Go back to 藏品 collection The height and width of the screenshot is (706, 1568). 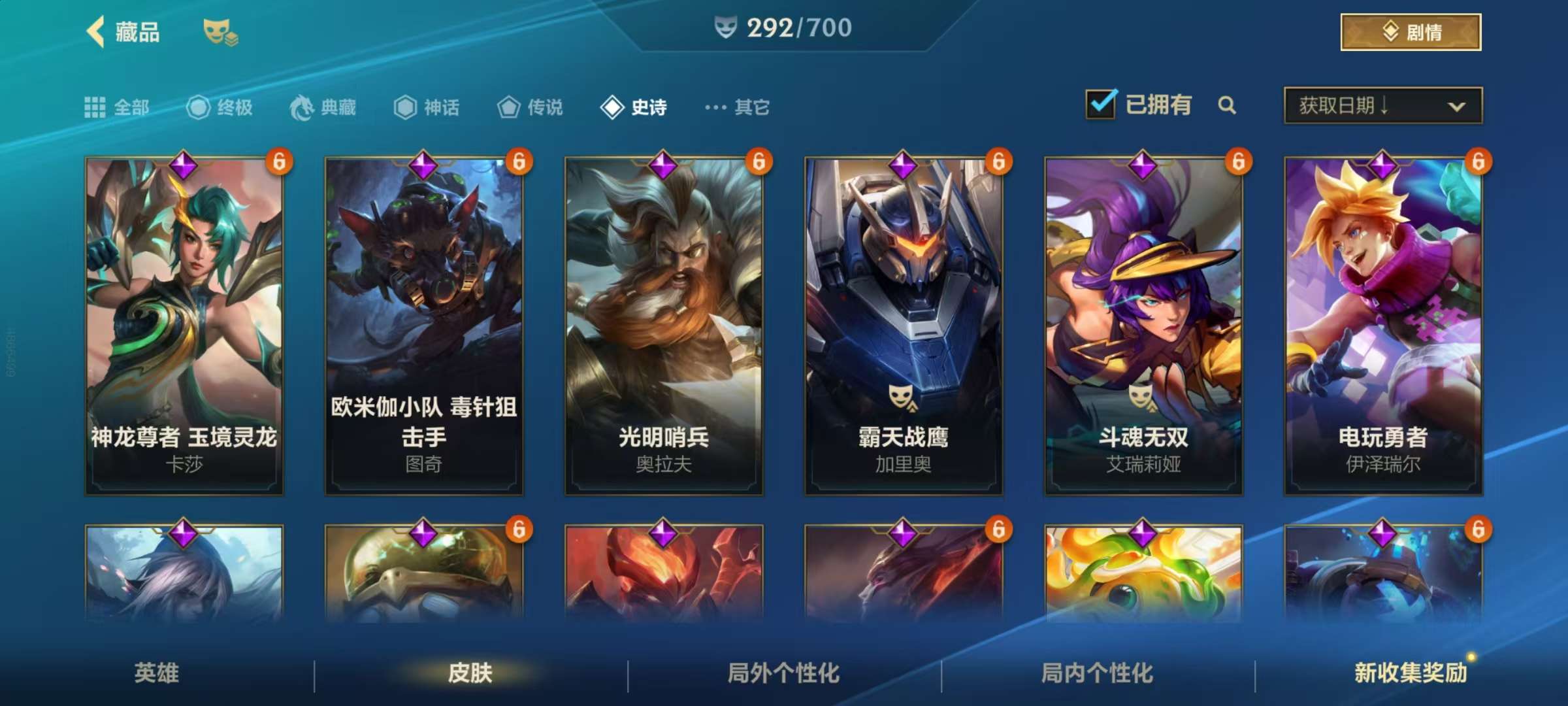coord(123,32)
